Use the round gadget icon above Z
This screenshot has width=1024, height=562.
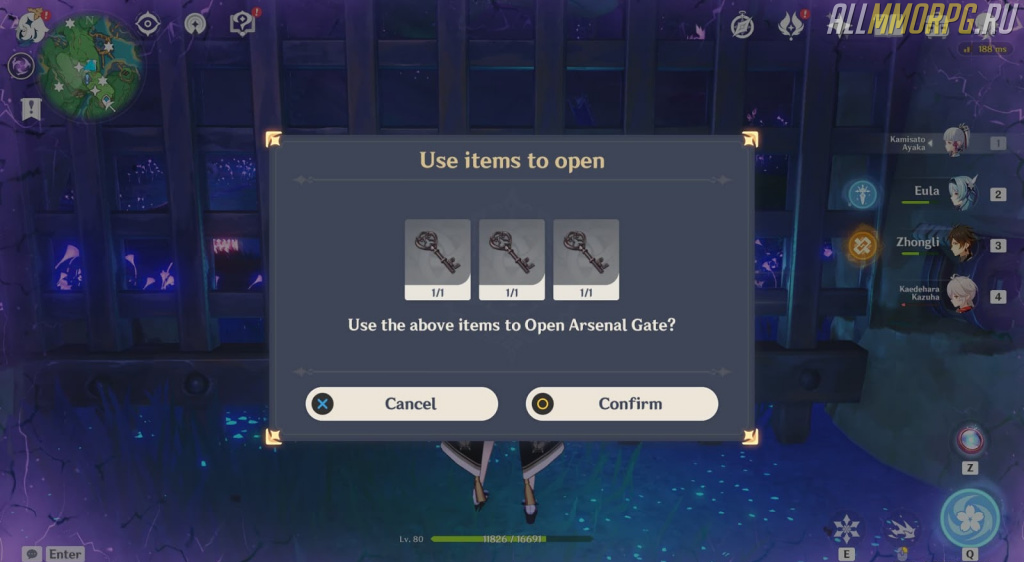click(969, 440)
